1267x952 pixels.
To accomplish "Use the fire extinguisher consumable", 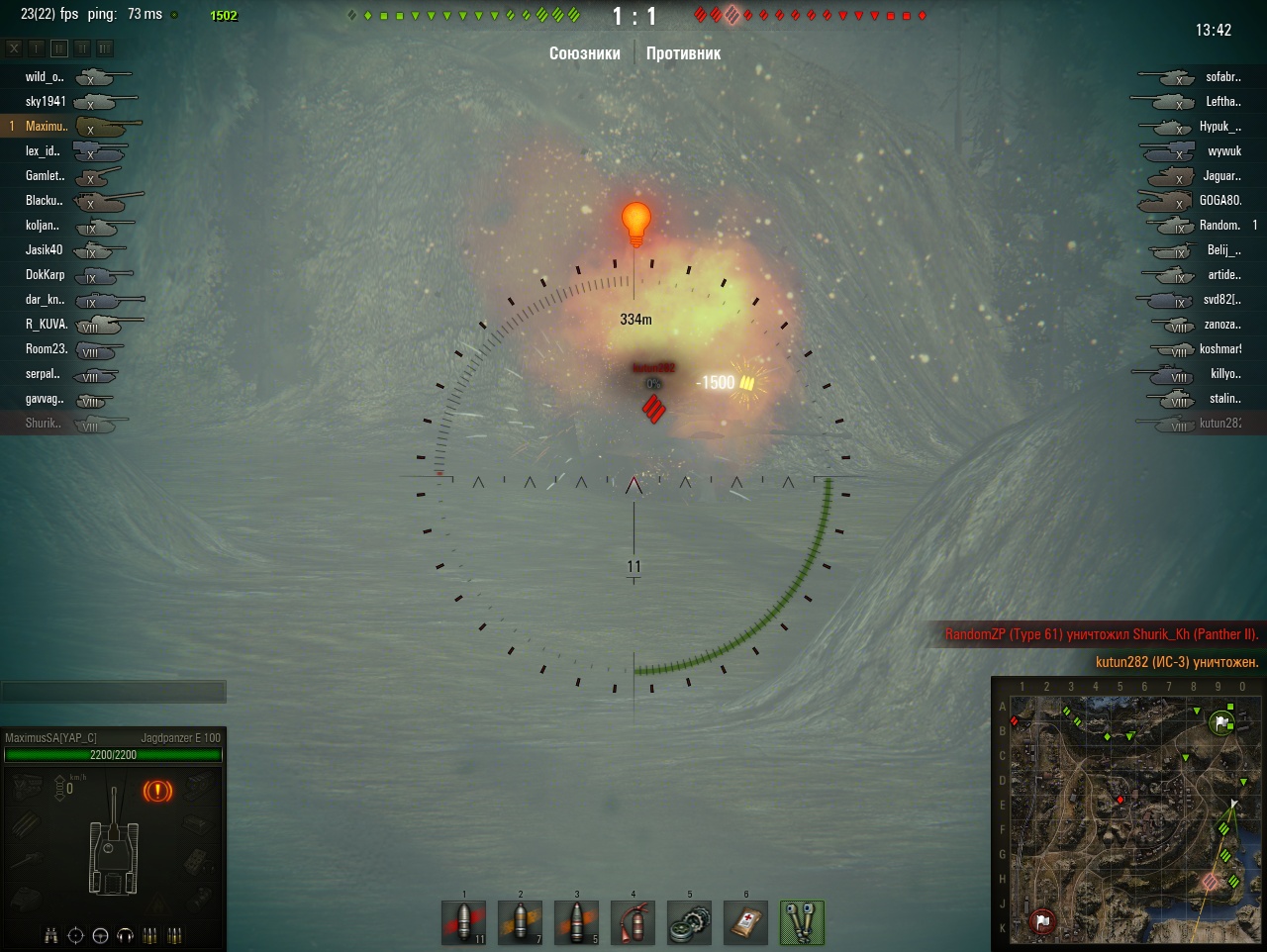I will pyautogui.click(x=633, y=922).
